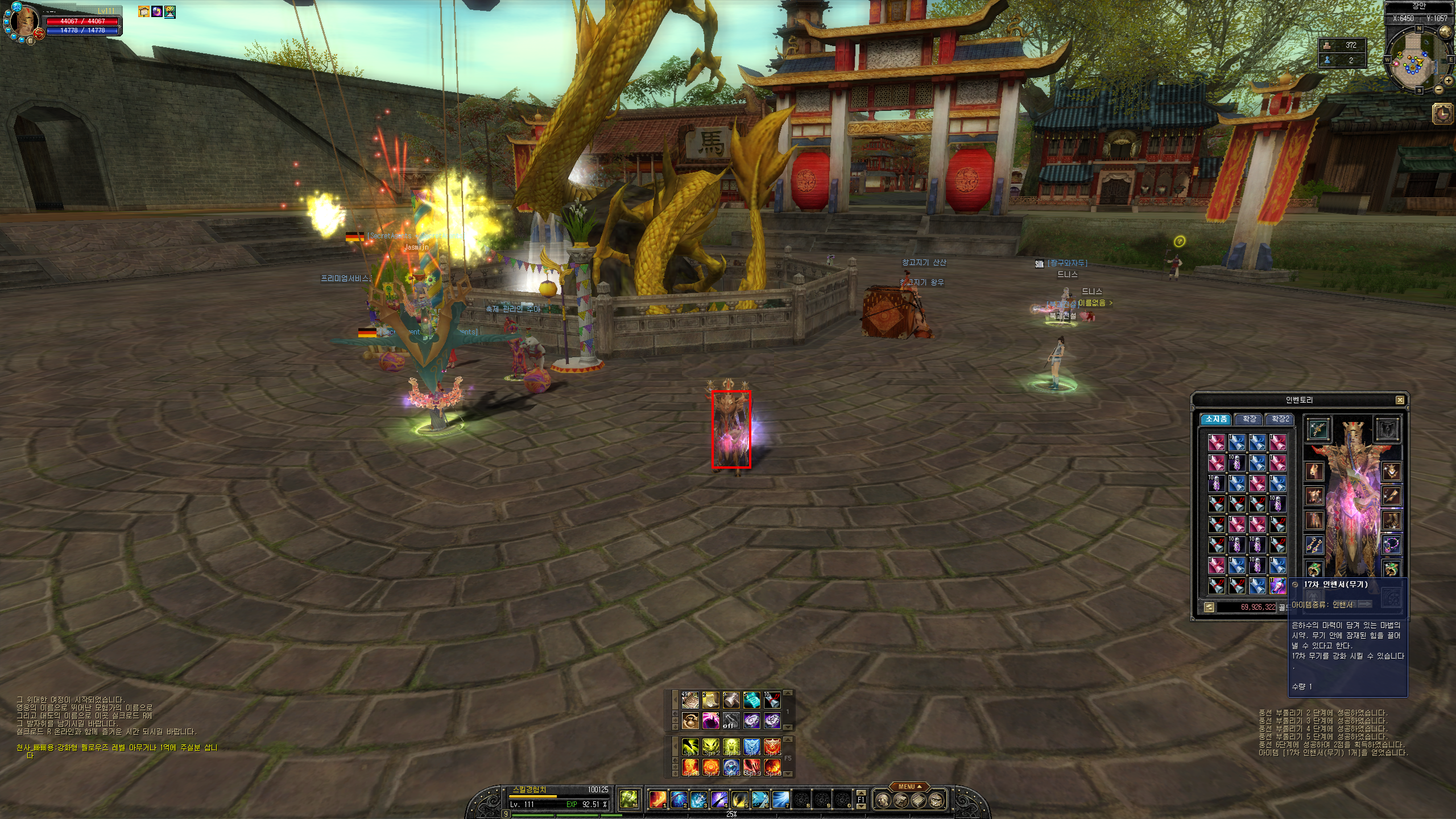The image size is (1456, 819).
Task: Switch to the 확장 inventory tab
Action: pos(1249,419)
